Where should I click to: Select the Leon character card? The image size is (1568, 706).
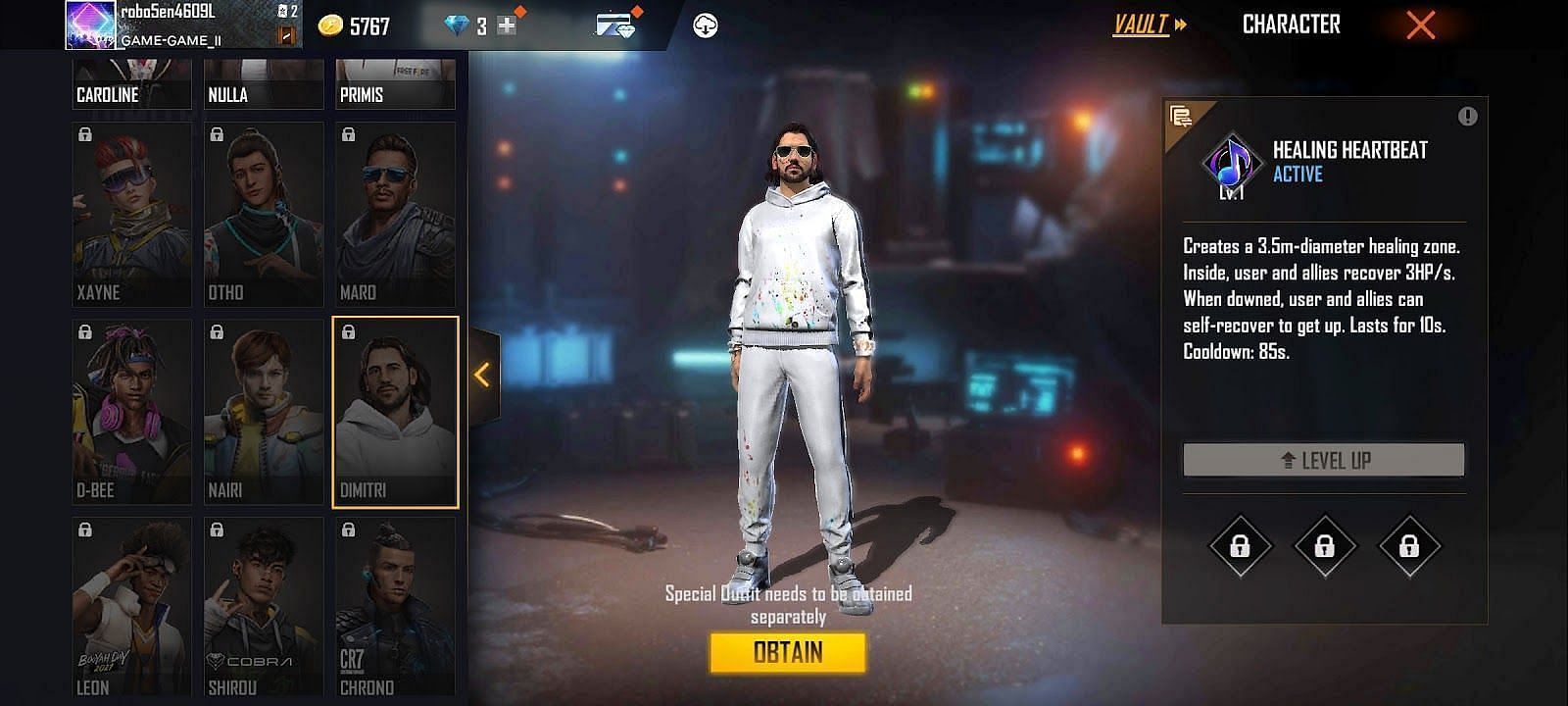(x=131, y=608)
